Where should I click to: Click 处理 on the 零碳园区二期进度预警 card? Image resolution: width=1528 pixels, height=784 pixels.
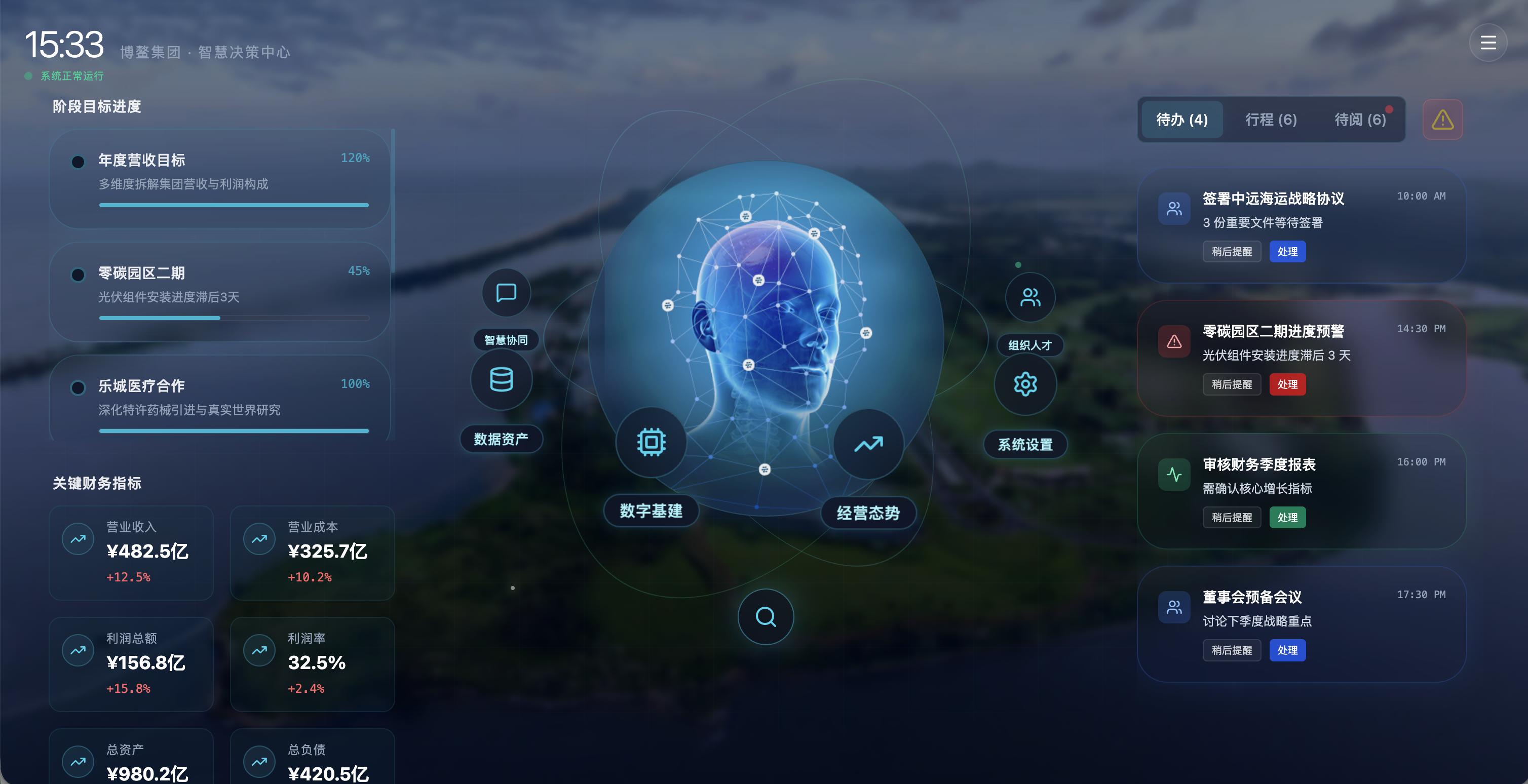tap(1287, 384)
